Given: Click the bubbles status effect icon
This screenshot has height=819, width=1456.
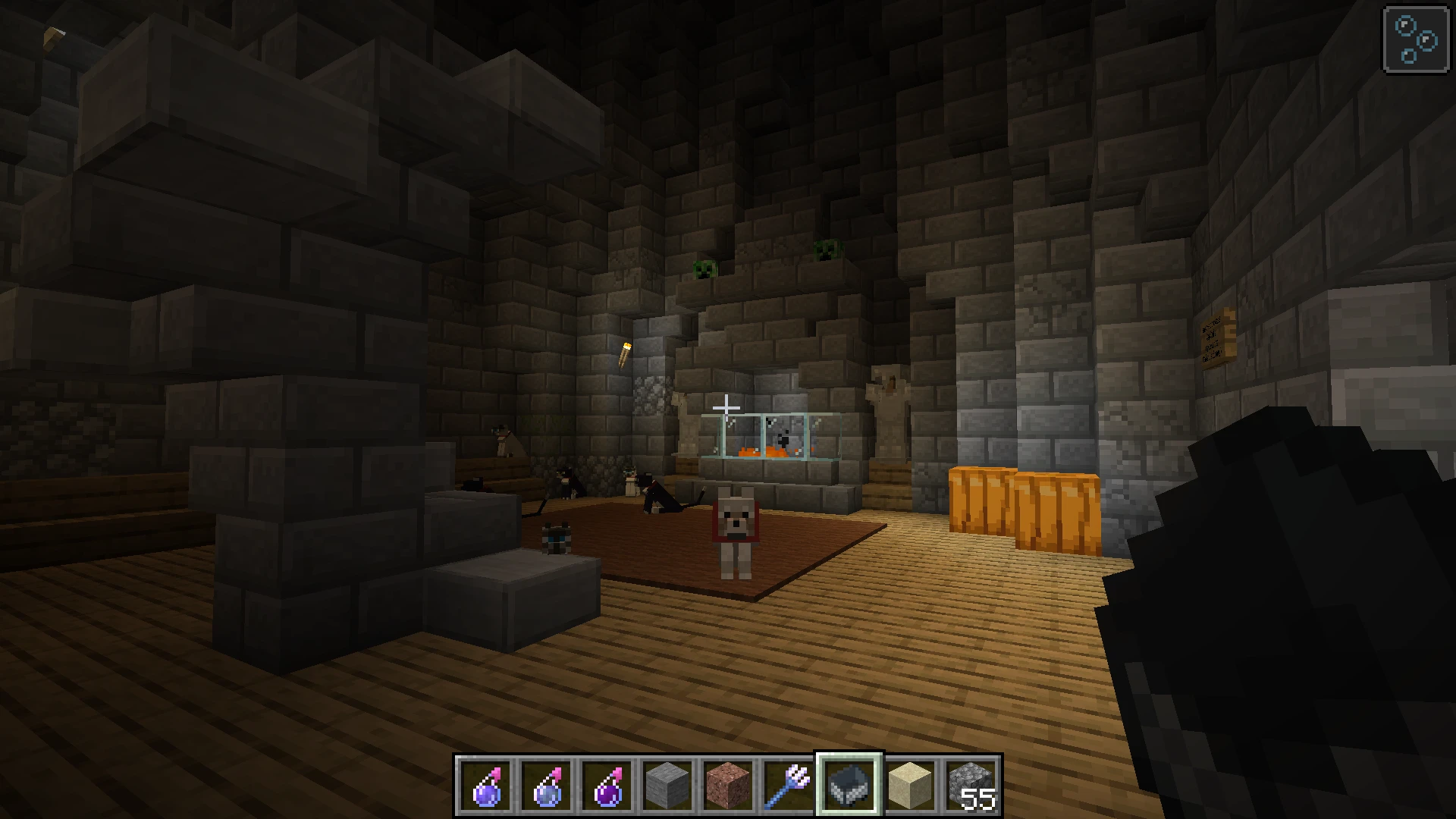Looking at the screenshot, I should pyautogui.click(x=1416, y=40).
